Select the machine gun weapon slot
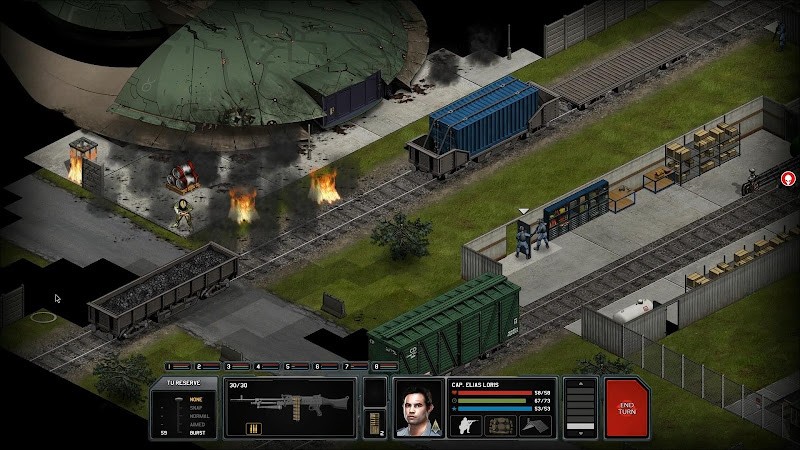 (290, 406)
